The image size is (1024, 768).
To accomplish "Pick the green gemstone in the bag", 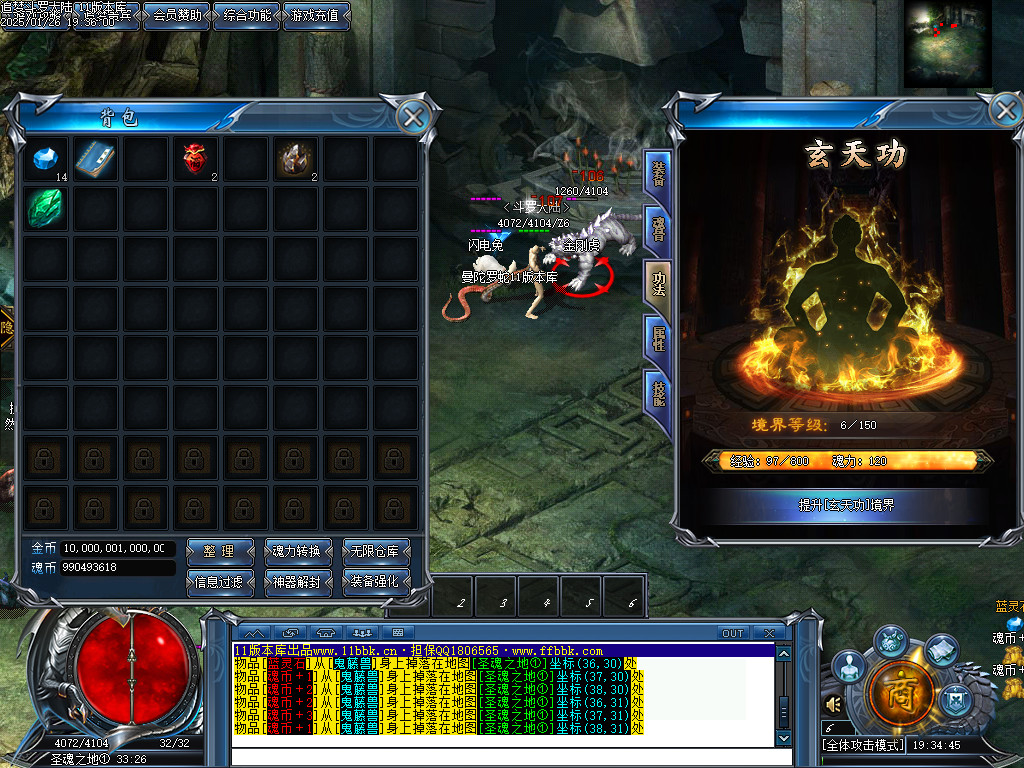I will tap(46, 208).
